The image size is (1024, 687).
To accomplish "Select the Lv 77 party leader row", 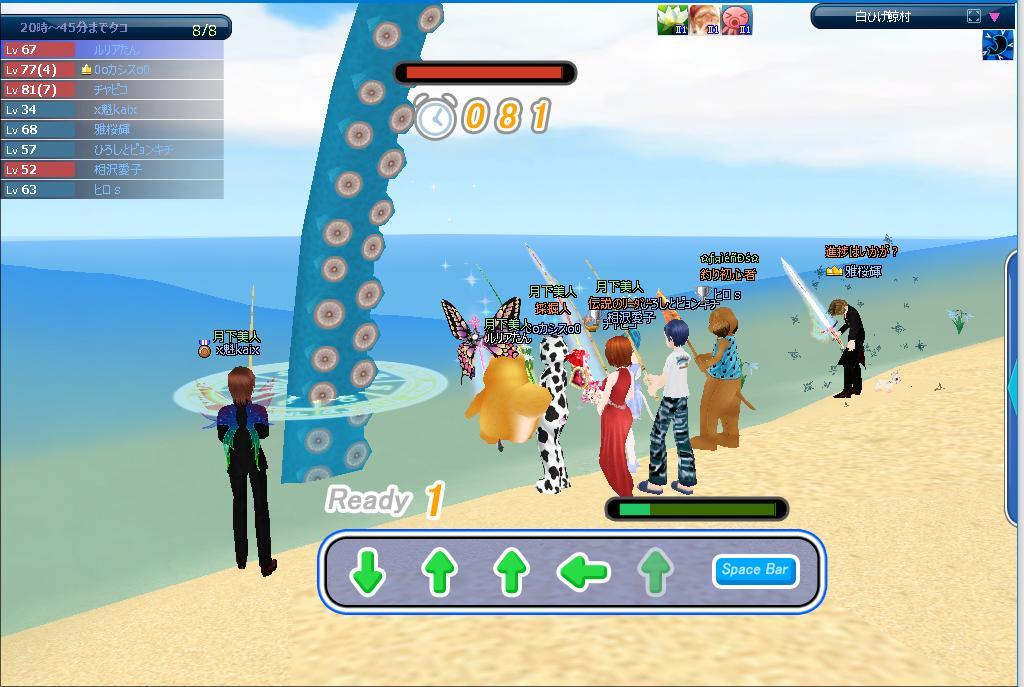I will (x=112, y=70).
